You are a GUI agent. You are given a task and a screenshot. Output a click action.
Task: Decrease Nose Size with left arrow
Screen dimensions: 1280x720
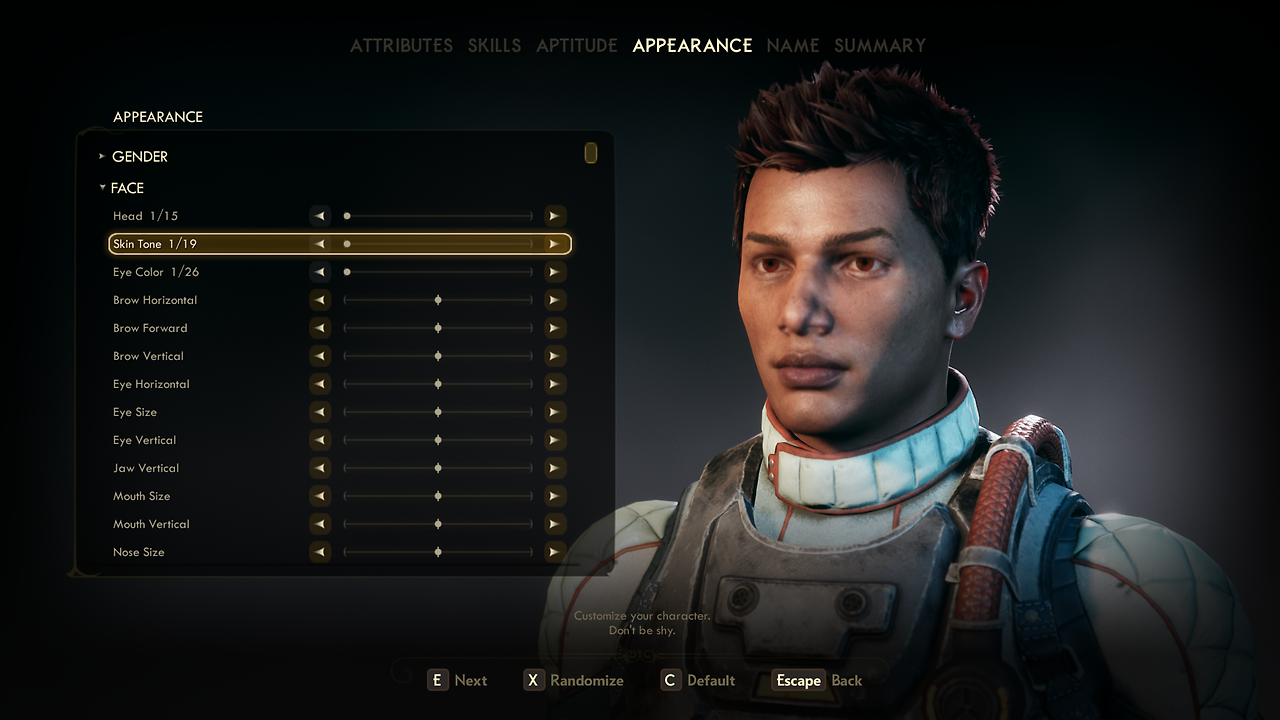(320, 552)
